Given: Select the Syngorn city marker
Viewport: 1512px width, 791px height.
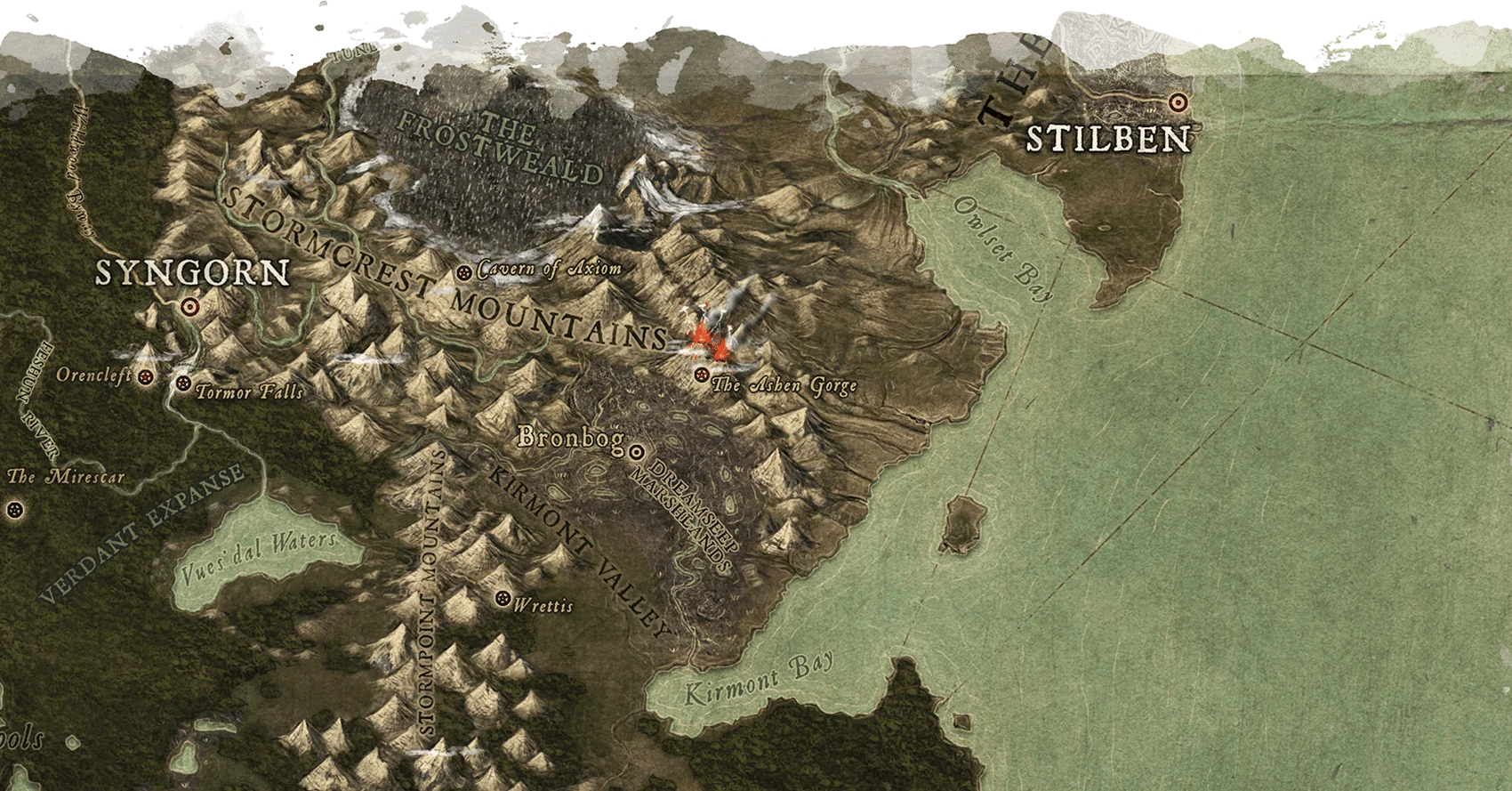Looking at the screenshot, I should [188, 308].
